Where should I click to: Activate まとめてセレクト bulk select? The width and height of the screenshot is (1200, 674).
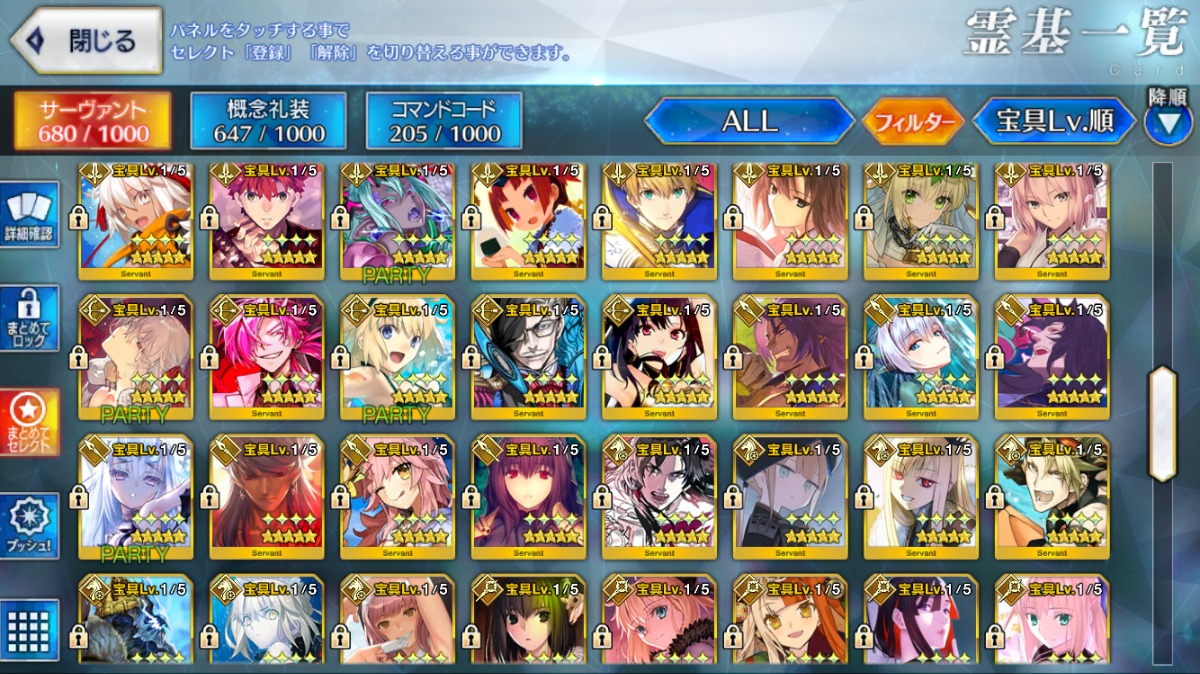tap(29, 422)
